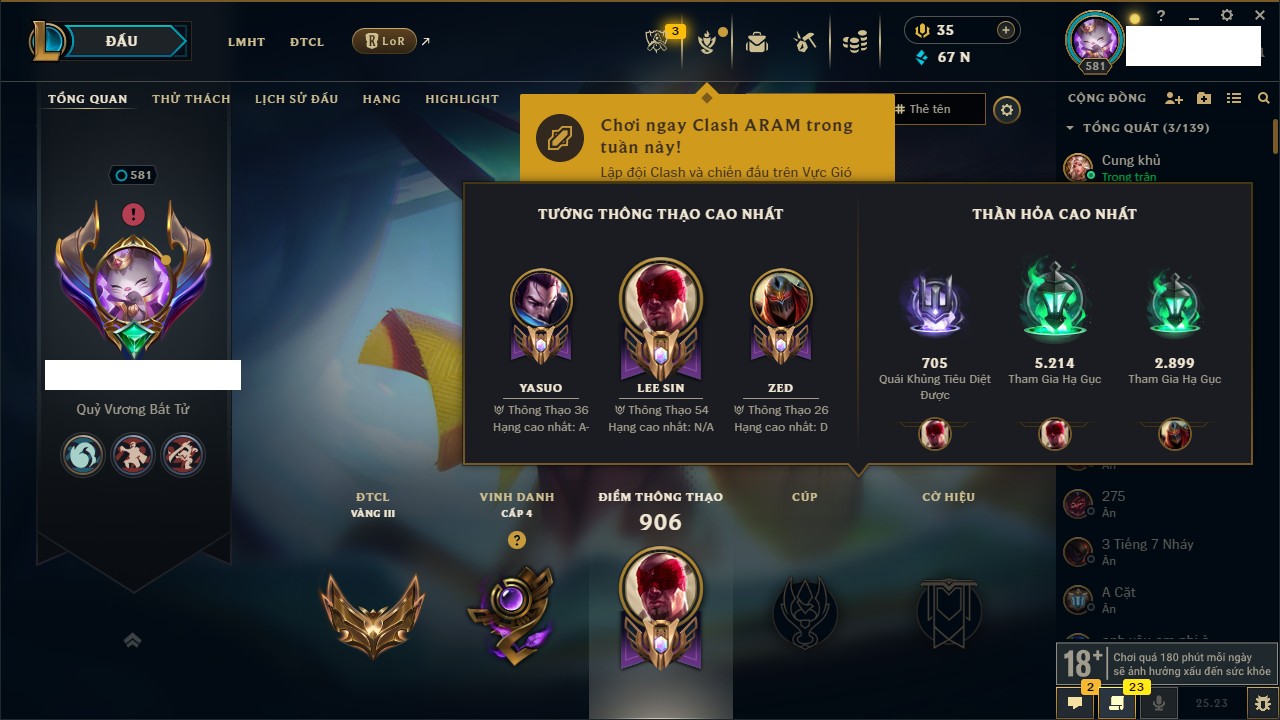Search the friends list with magnifier icon
The image size is (1280, 720).
tap(1264, 98)
